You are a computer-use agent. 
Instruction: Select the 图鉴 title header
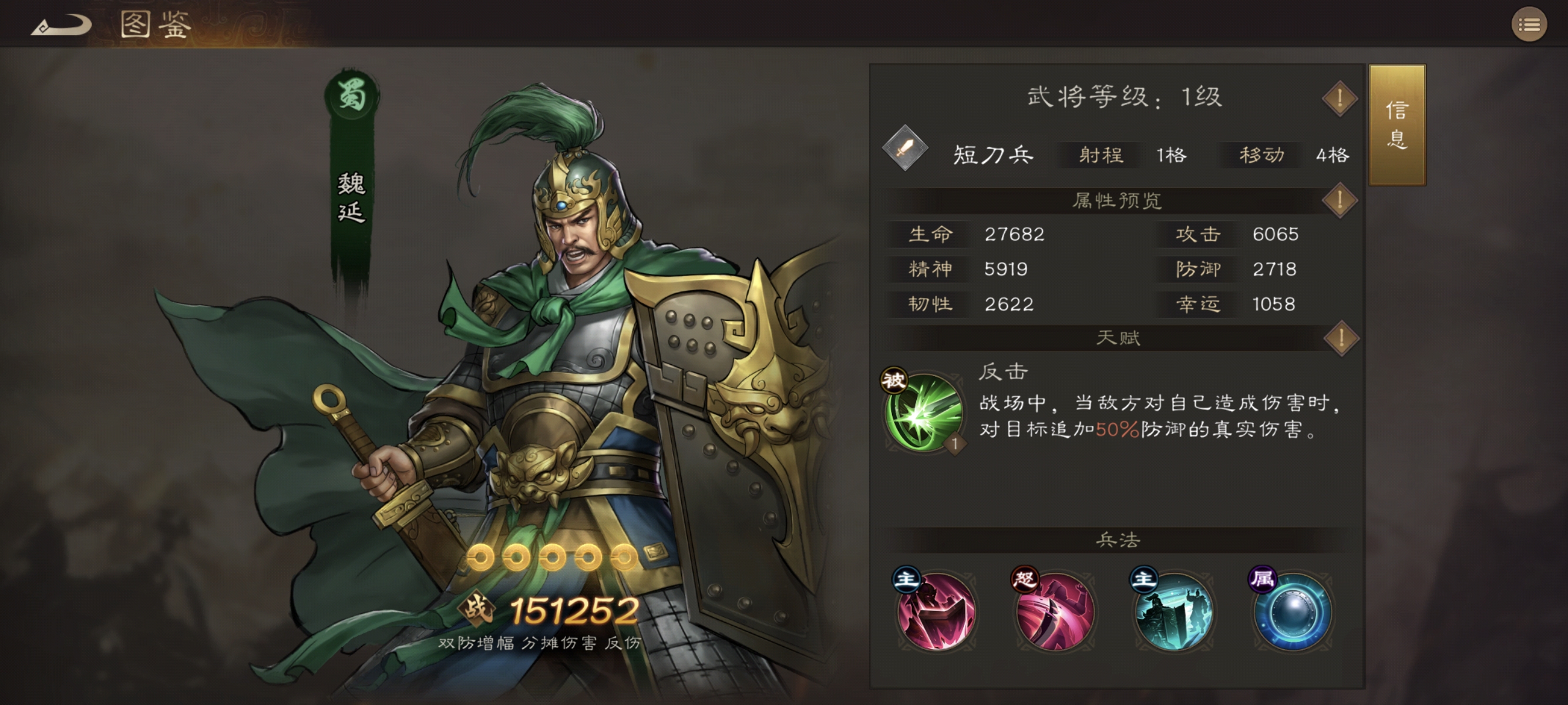152,24
